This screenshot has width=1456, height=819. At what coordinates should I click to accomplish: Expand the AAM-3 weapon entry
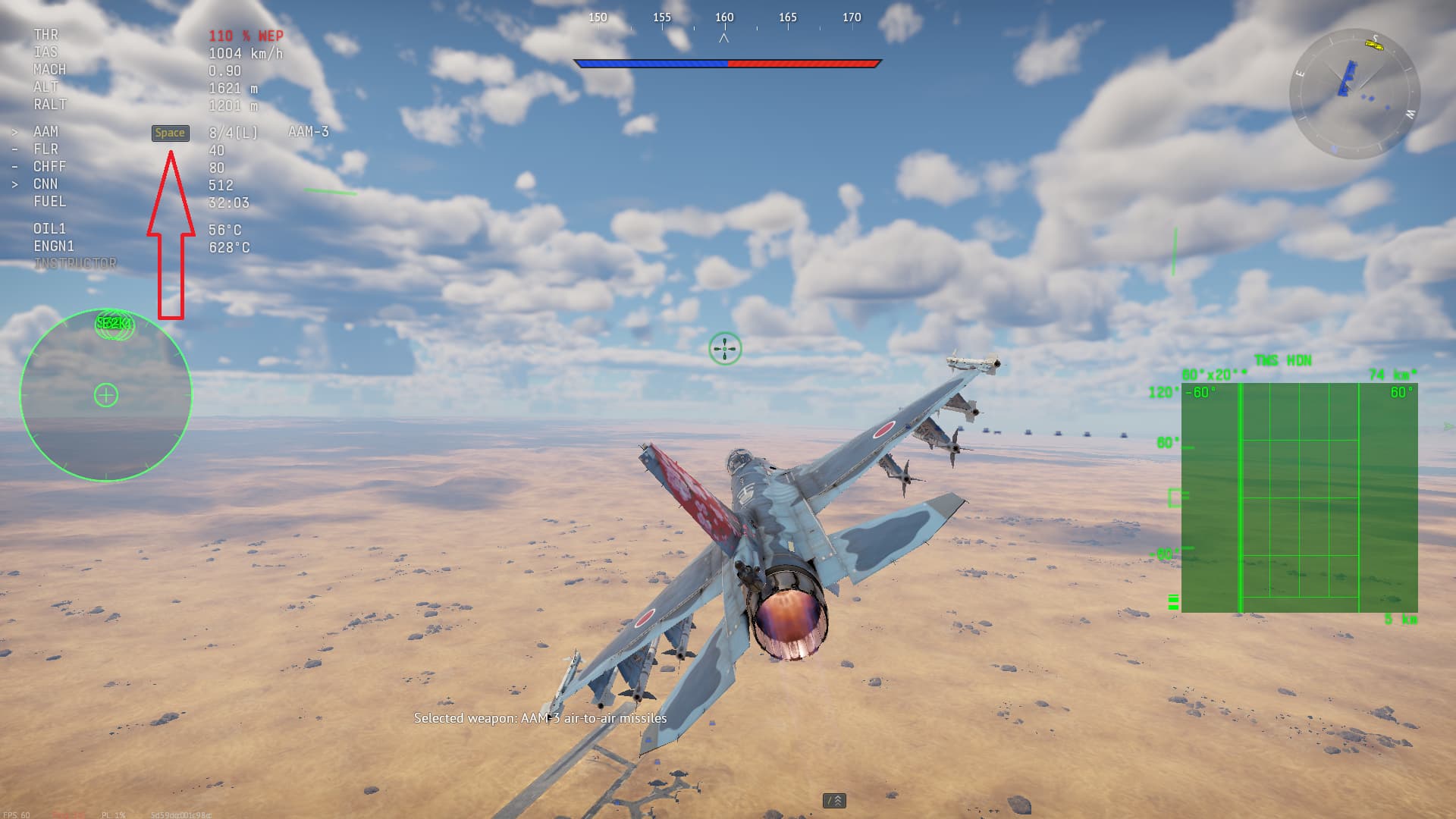pos(306,131)
